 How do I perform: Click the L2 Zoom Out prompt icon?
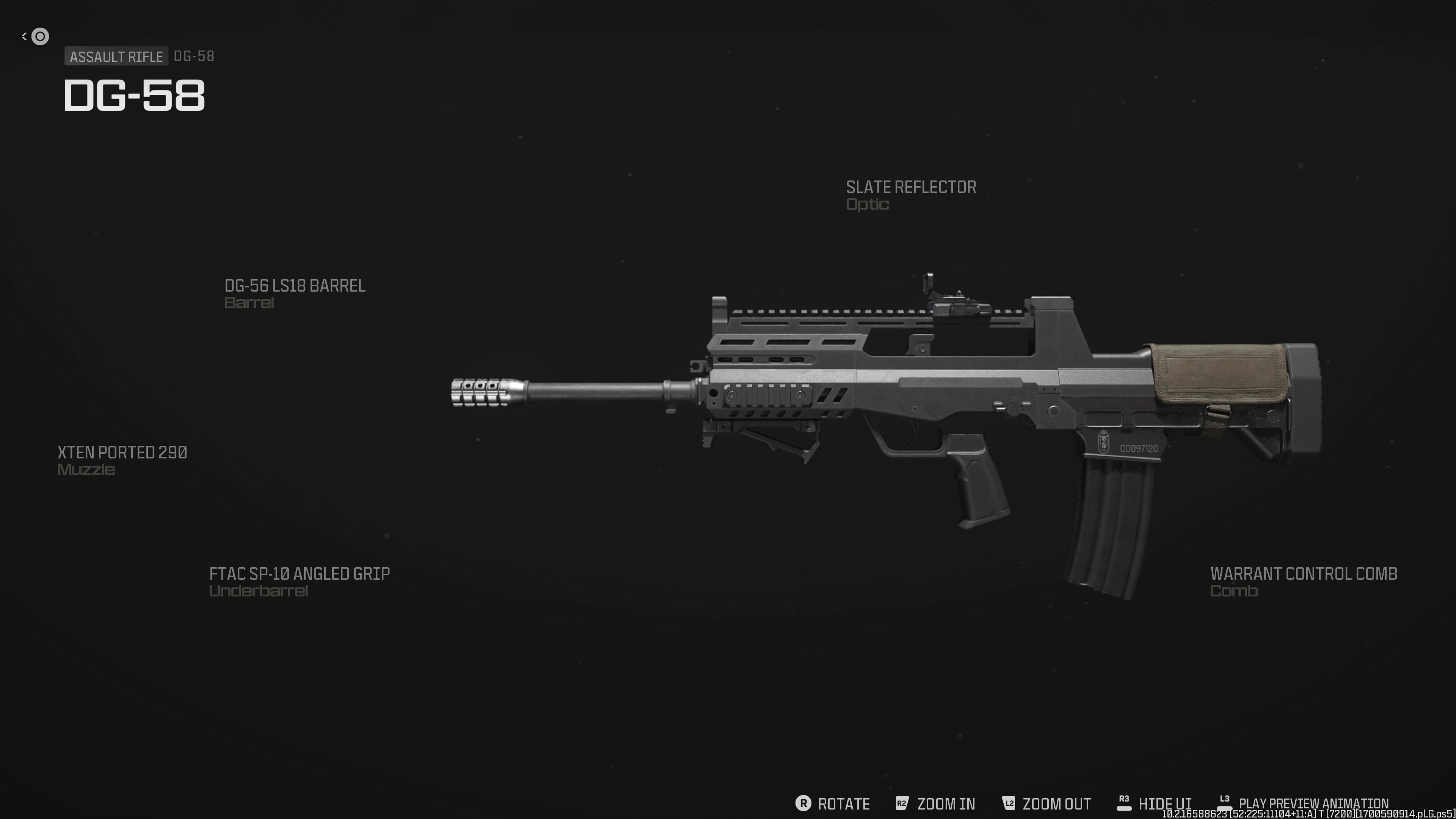coord(1008,803)
